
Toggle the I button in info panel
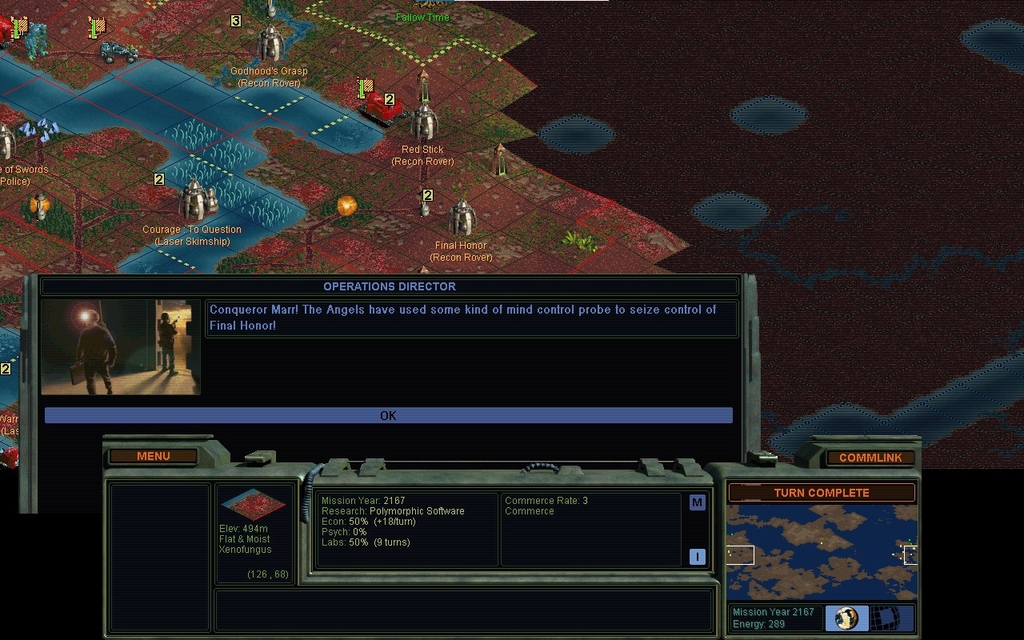(697, 557)
